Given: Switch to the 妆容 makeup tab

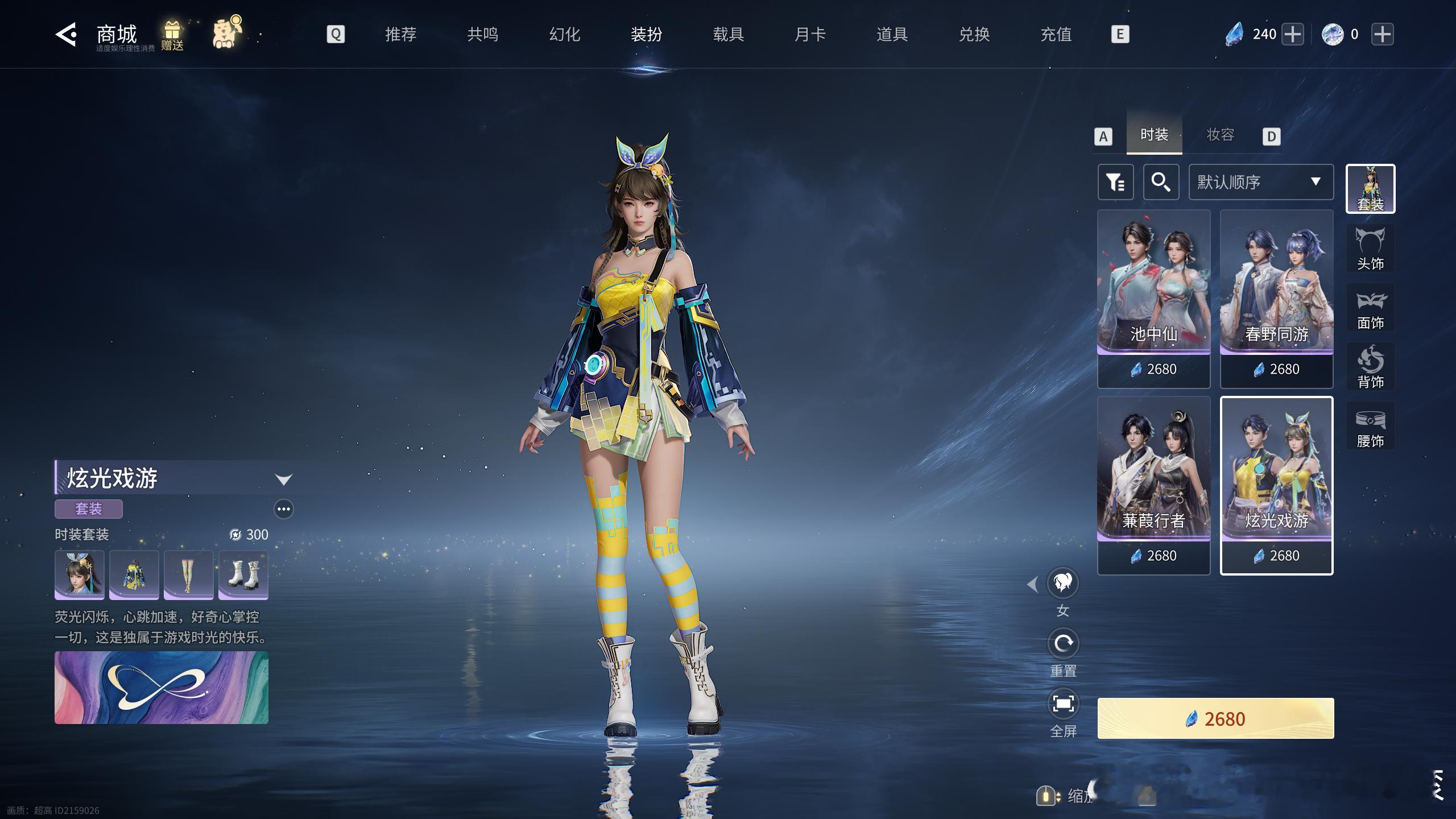Looking at the screenshot, I should point(1220,135).
